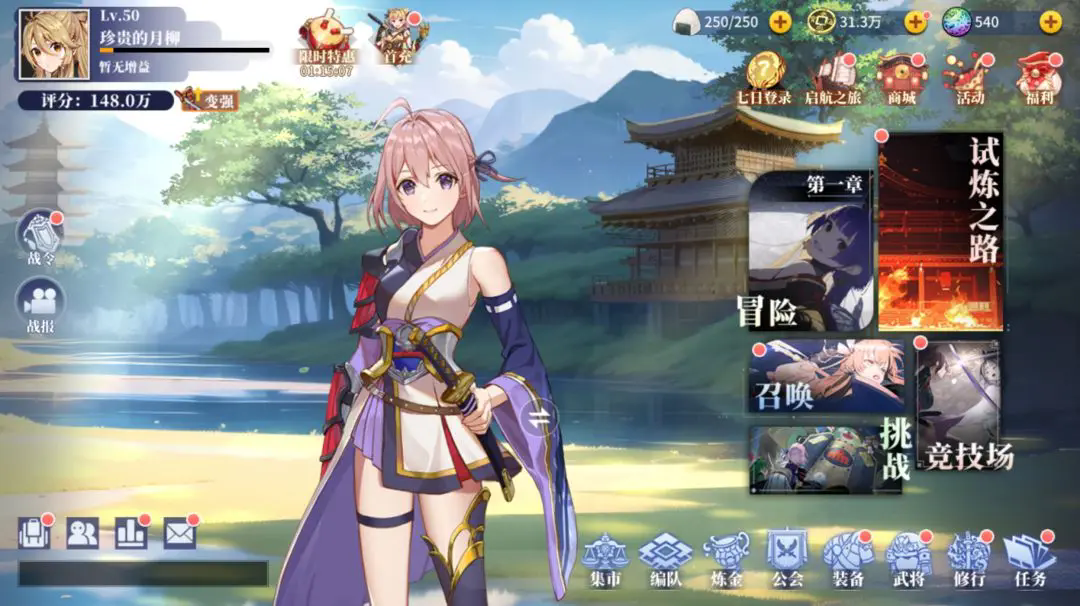1080x606 pixels.
Task: Open the 战令 battle pass
Action: tap(41, 239)
